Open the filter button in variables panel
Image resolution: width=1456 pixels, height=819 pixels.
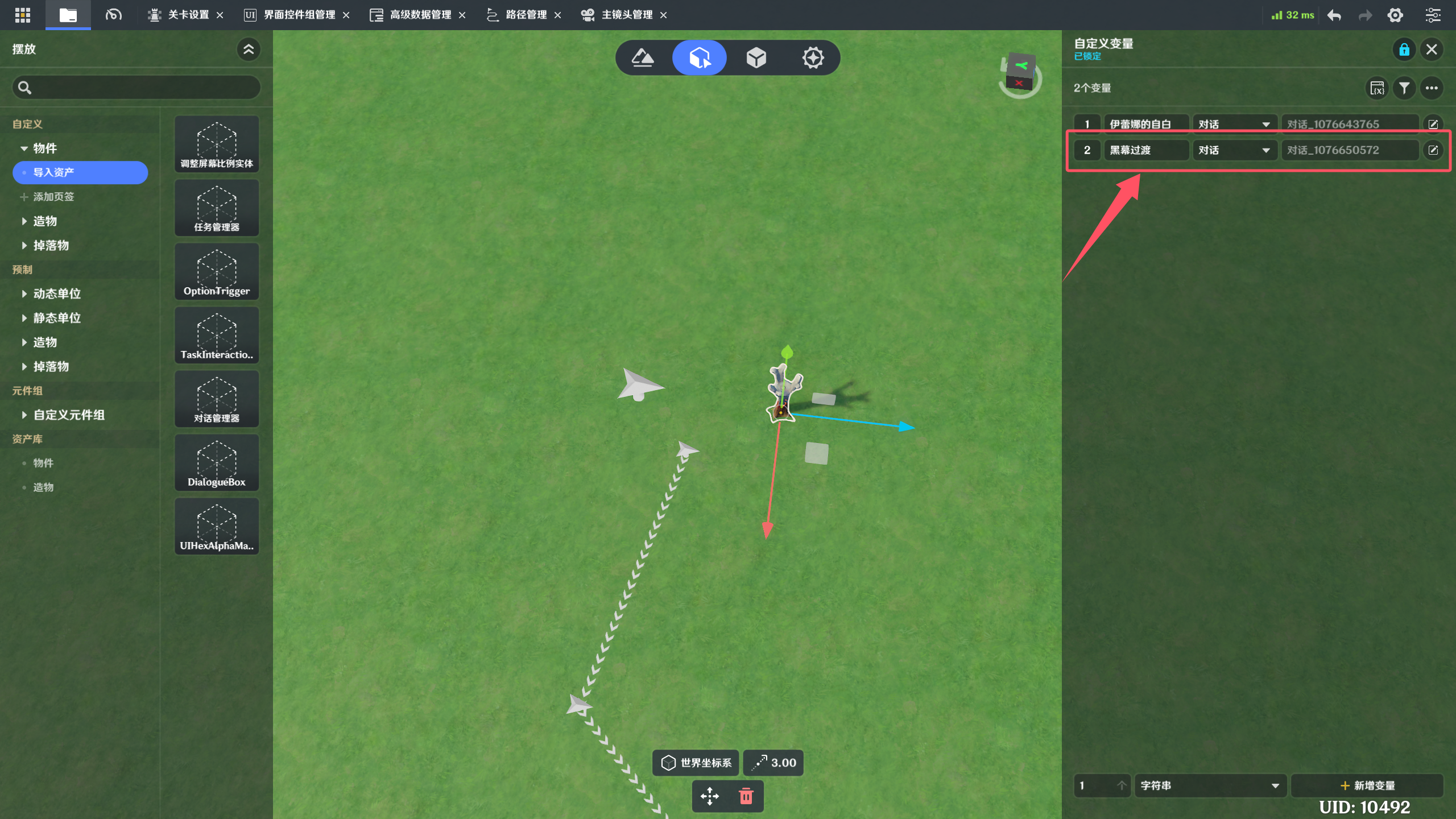[x=1404, y=88]
